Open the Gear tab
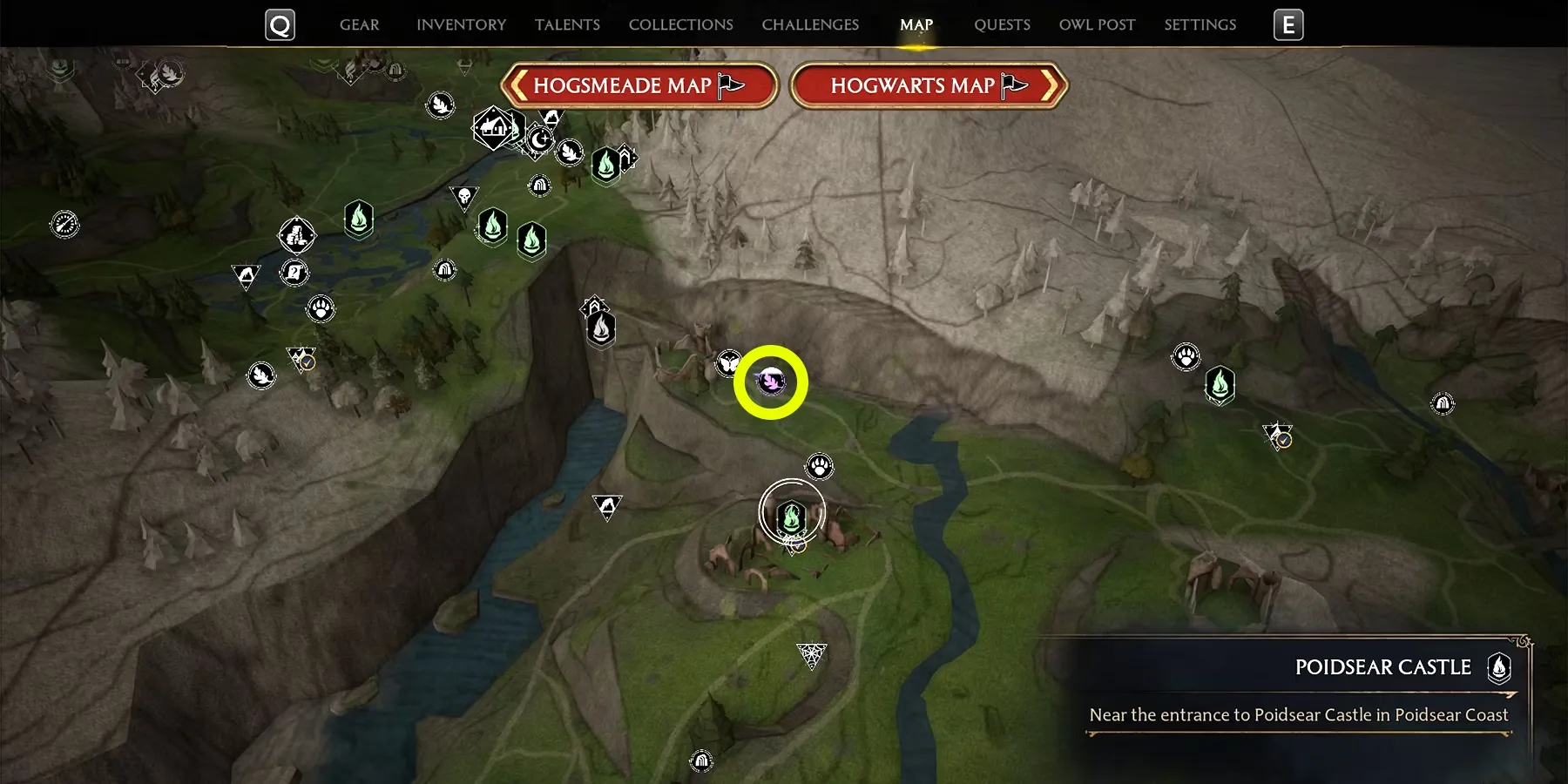1568x784 pixels. click(x=359, y=24)
